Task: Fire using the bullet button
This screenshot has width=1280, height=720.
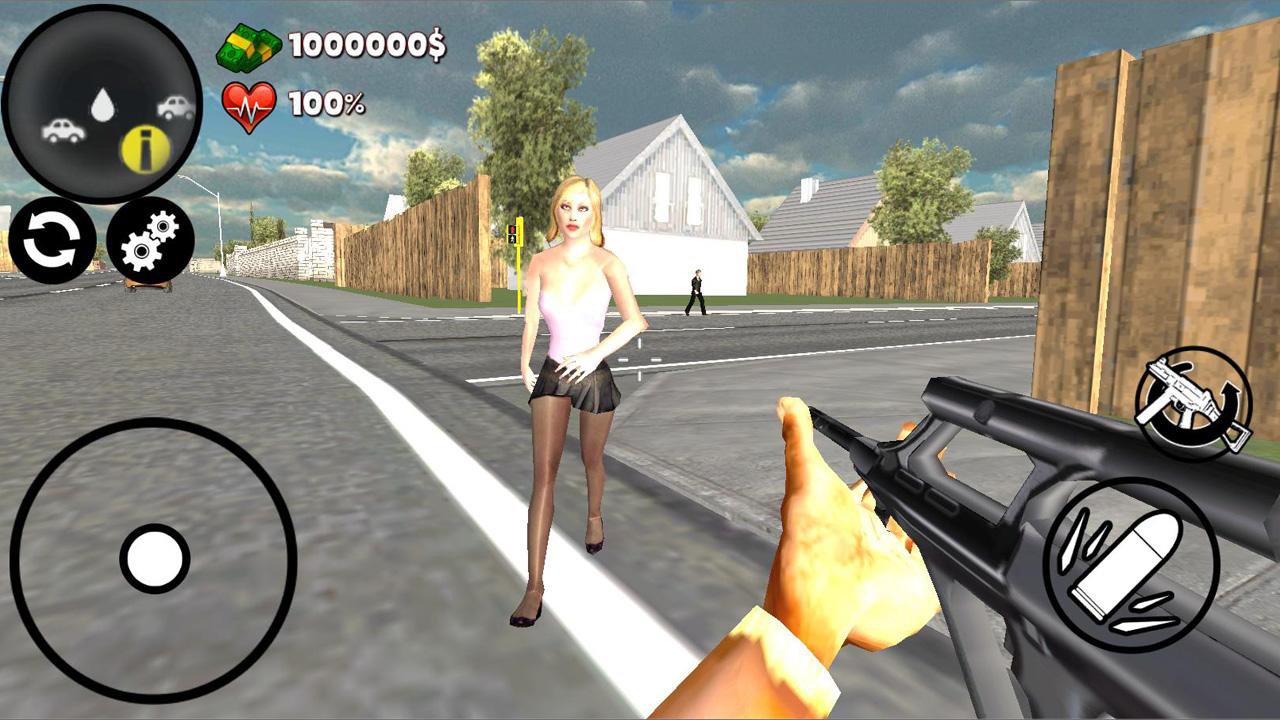Action: 1131,567
